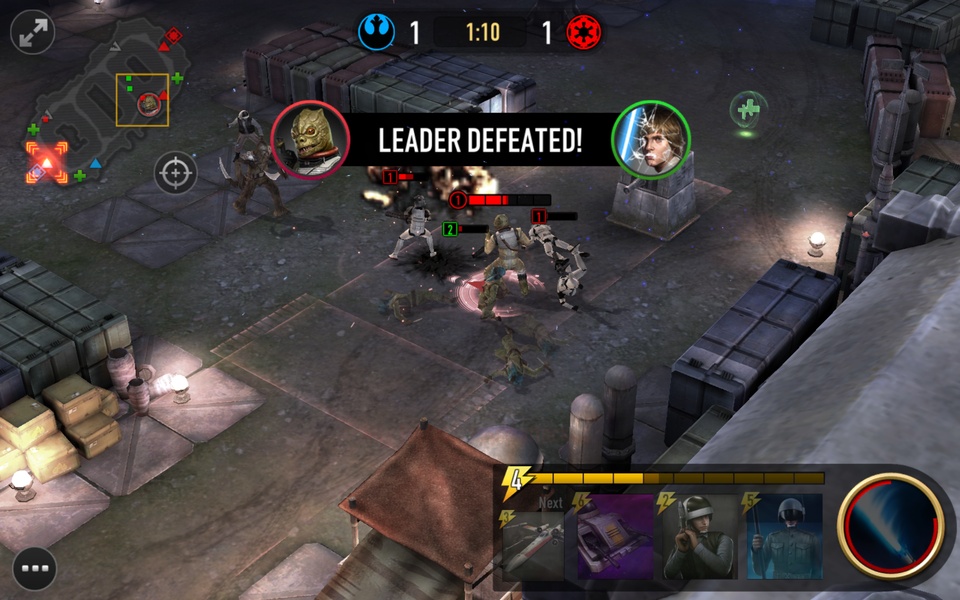Activate the lightsaber leader ability
The height and width of the screenshot is (600, 960).
click(x=891, y=525)
